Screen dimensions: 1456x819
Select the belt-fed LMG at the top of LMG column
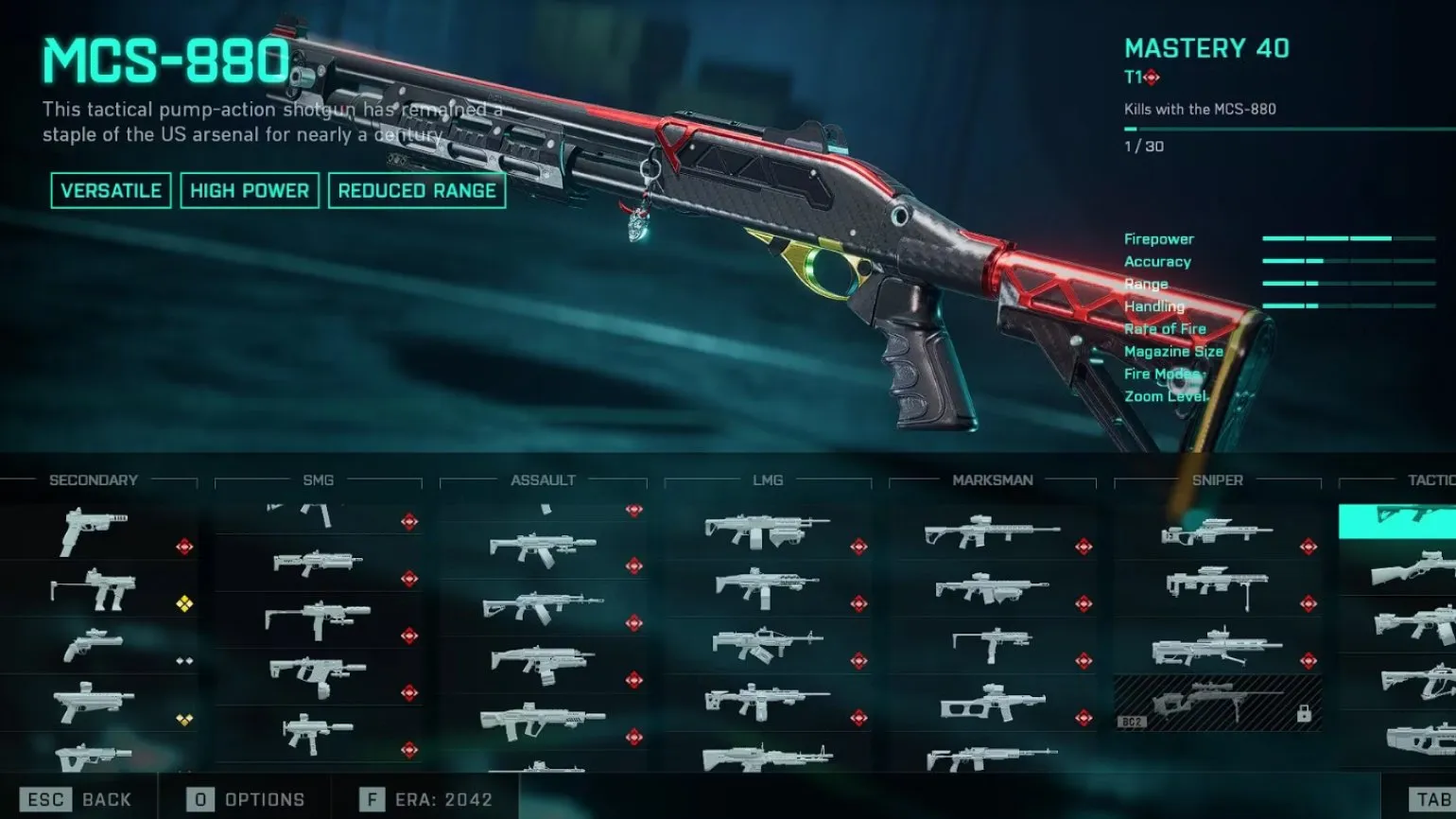[x=768, y=533]
